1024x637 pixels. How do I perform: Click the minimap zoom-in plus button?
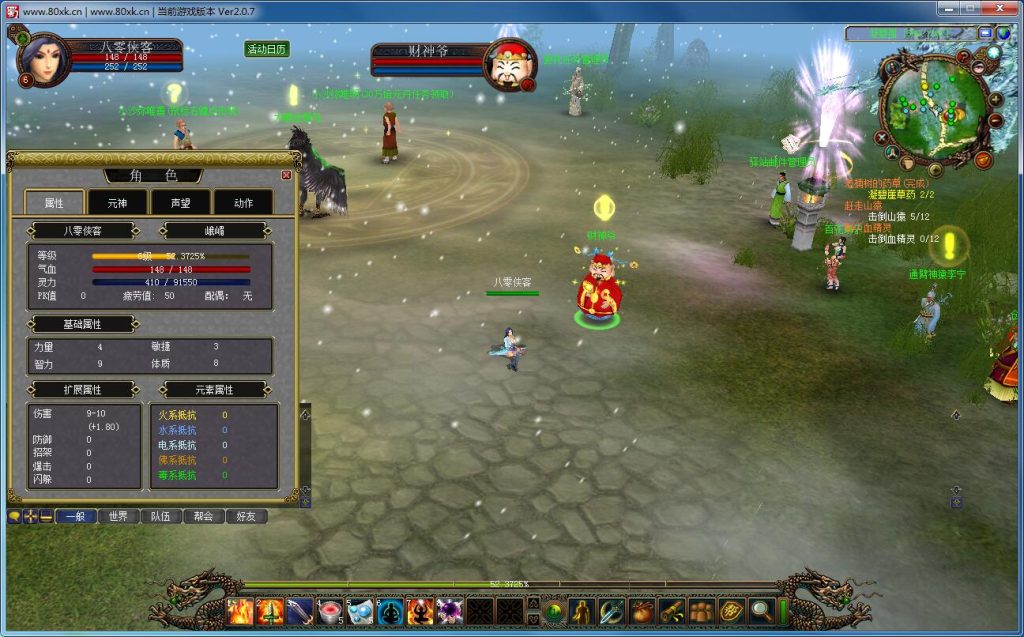point(996,98)
